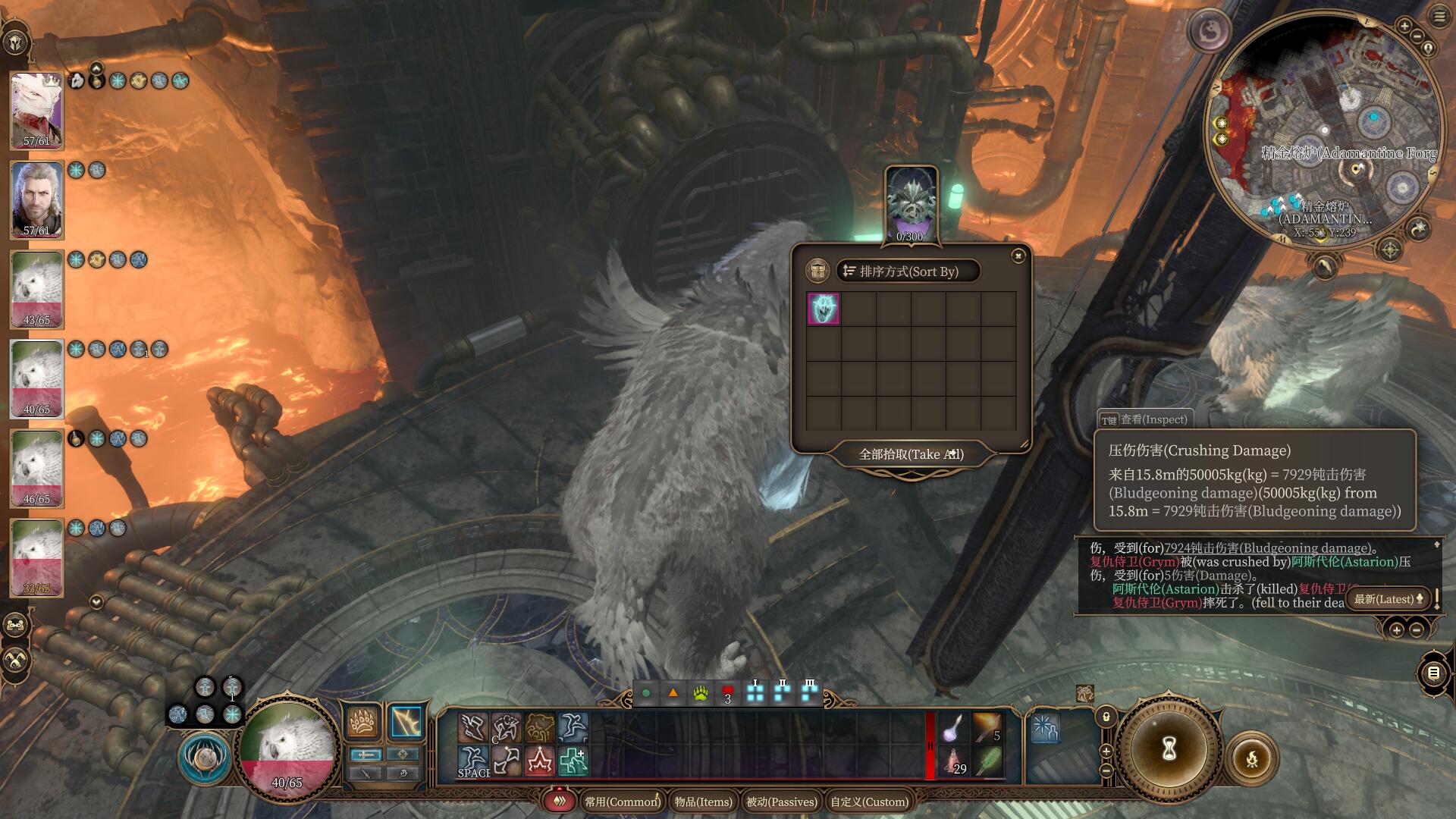Select the white dragonborn portrait

(36, 111)
